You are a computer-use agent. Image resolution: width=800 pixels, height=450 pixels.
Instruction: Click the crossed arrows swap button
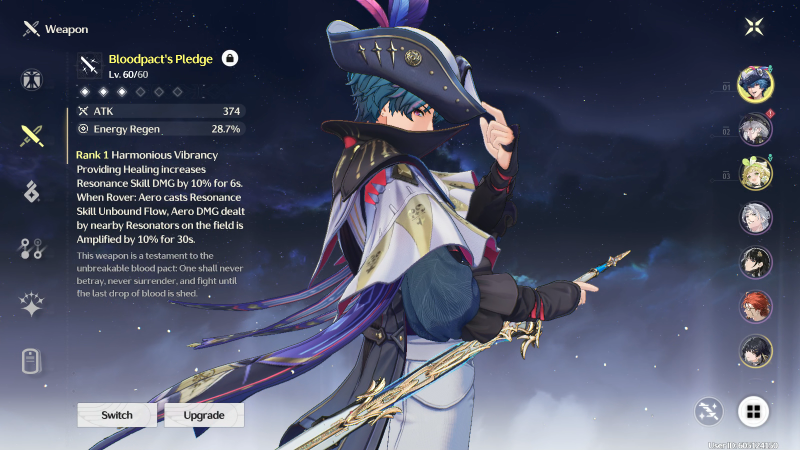[710, 410]
